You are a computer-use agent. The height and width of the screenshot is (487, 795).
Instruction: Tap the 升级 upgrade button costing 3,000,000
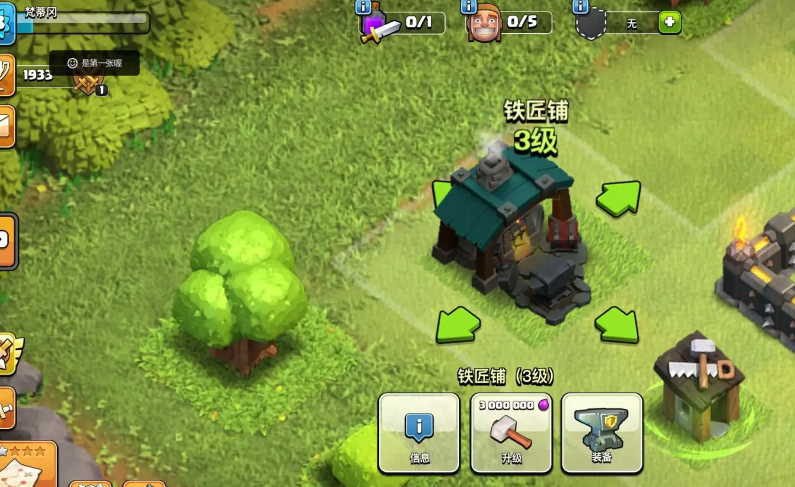point(511,432)
